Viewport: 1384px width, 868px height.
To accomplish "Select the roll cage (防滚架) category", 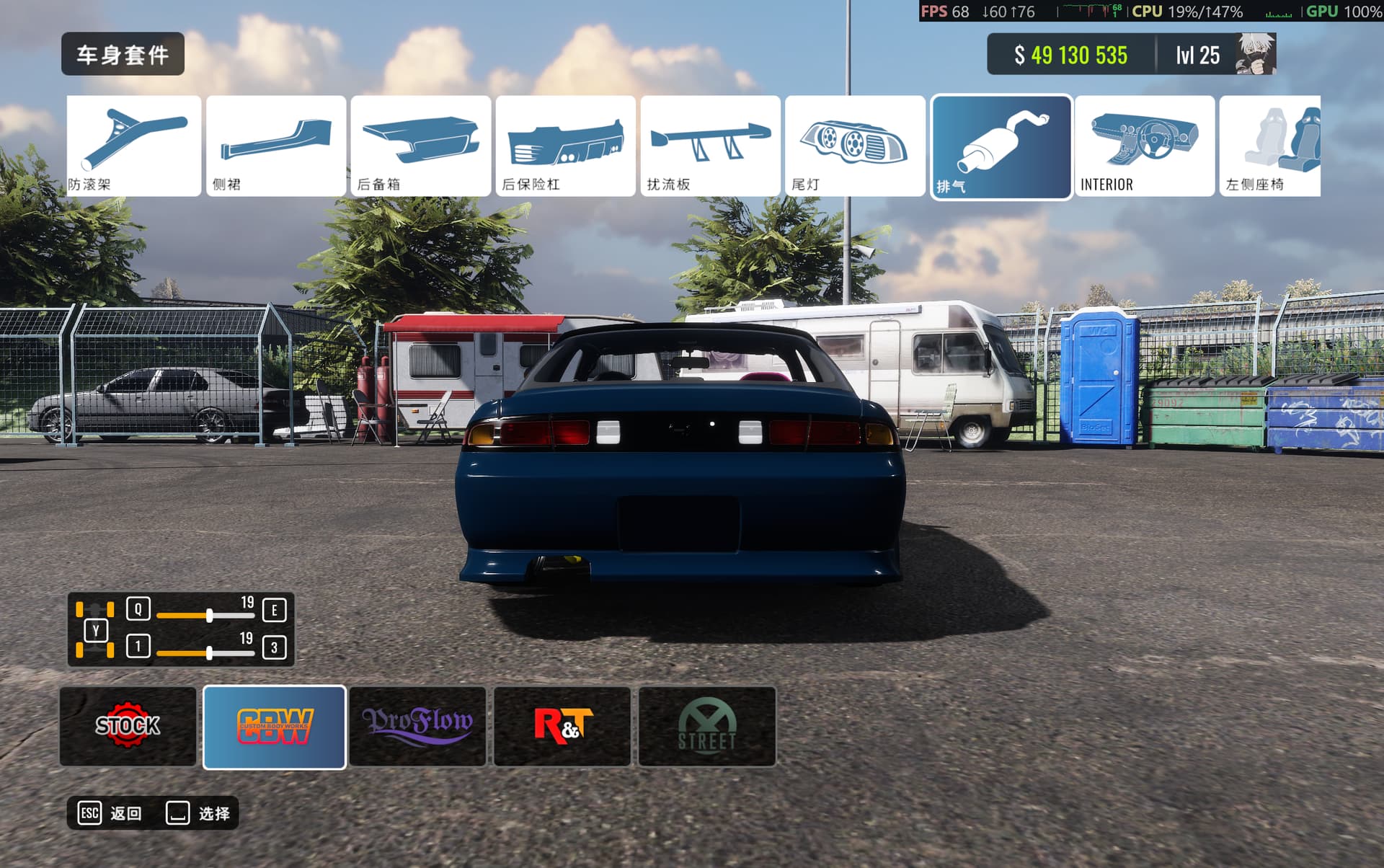I will 134,146.
